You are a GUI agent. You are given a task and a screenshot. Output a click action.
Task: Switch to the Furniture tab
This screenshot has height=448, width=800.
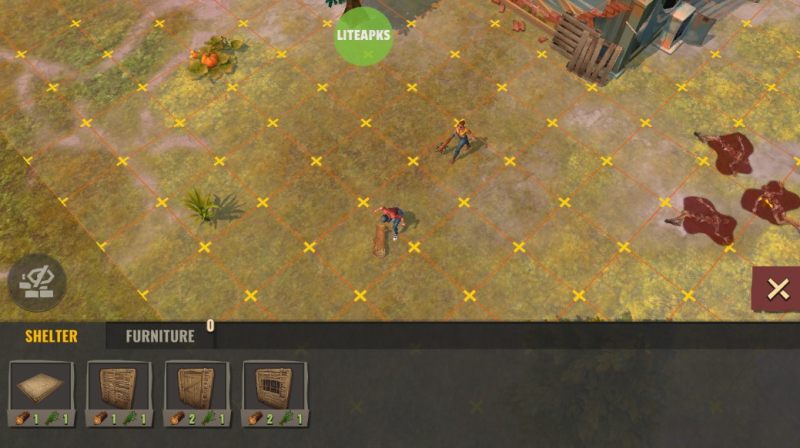pos(160,336)
